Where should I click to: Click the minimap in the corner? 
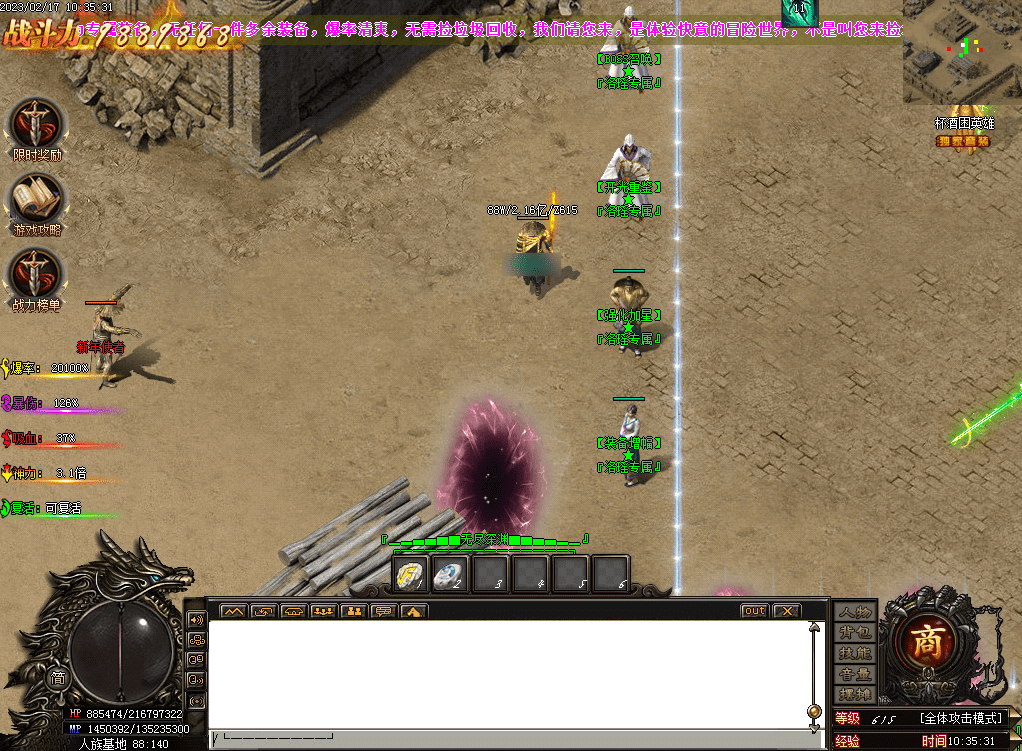(x=962, y=51)
